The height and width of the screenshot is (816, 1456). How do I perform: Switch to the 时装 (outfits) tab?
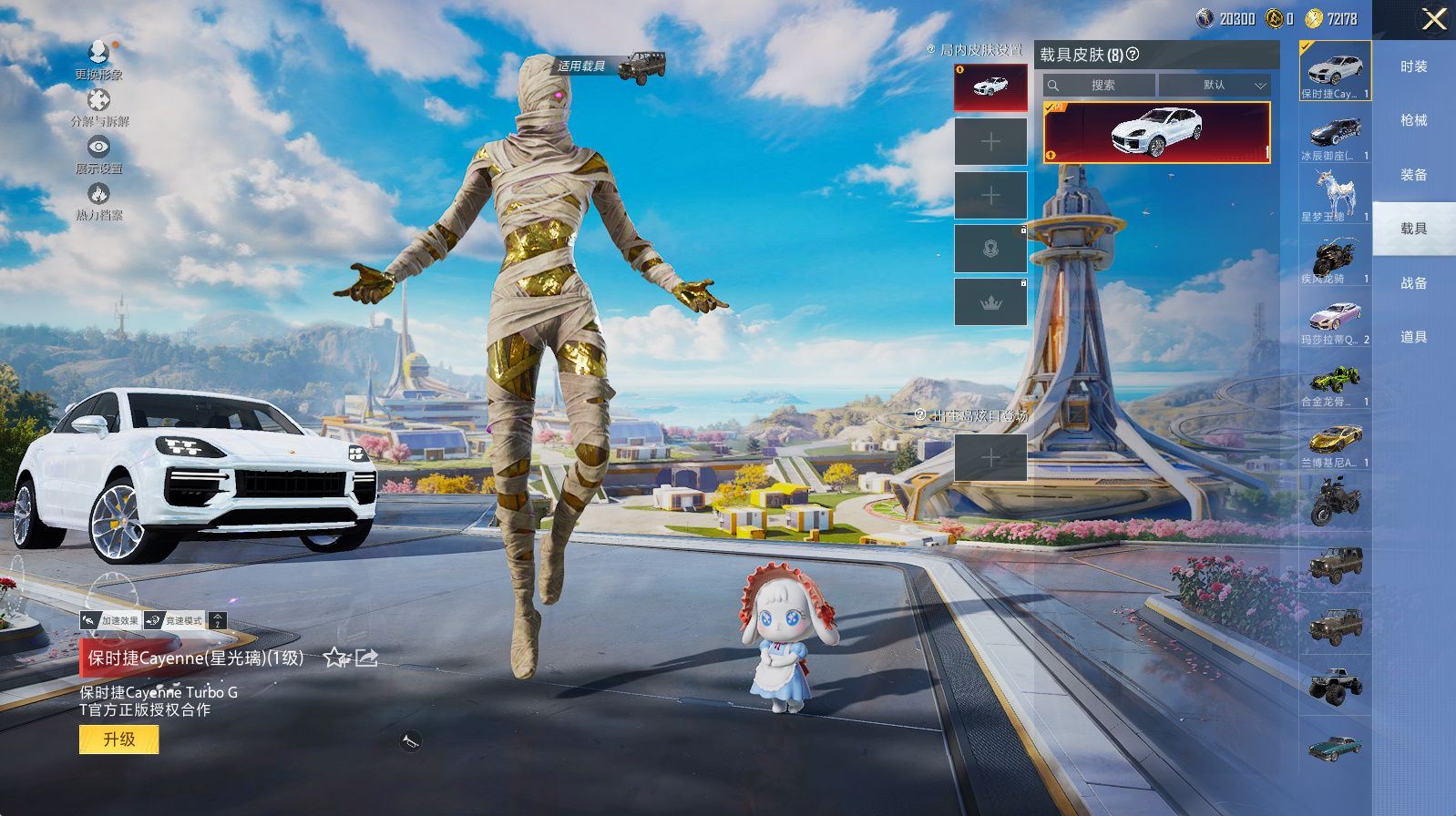click(x=1413, y=66)
